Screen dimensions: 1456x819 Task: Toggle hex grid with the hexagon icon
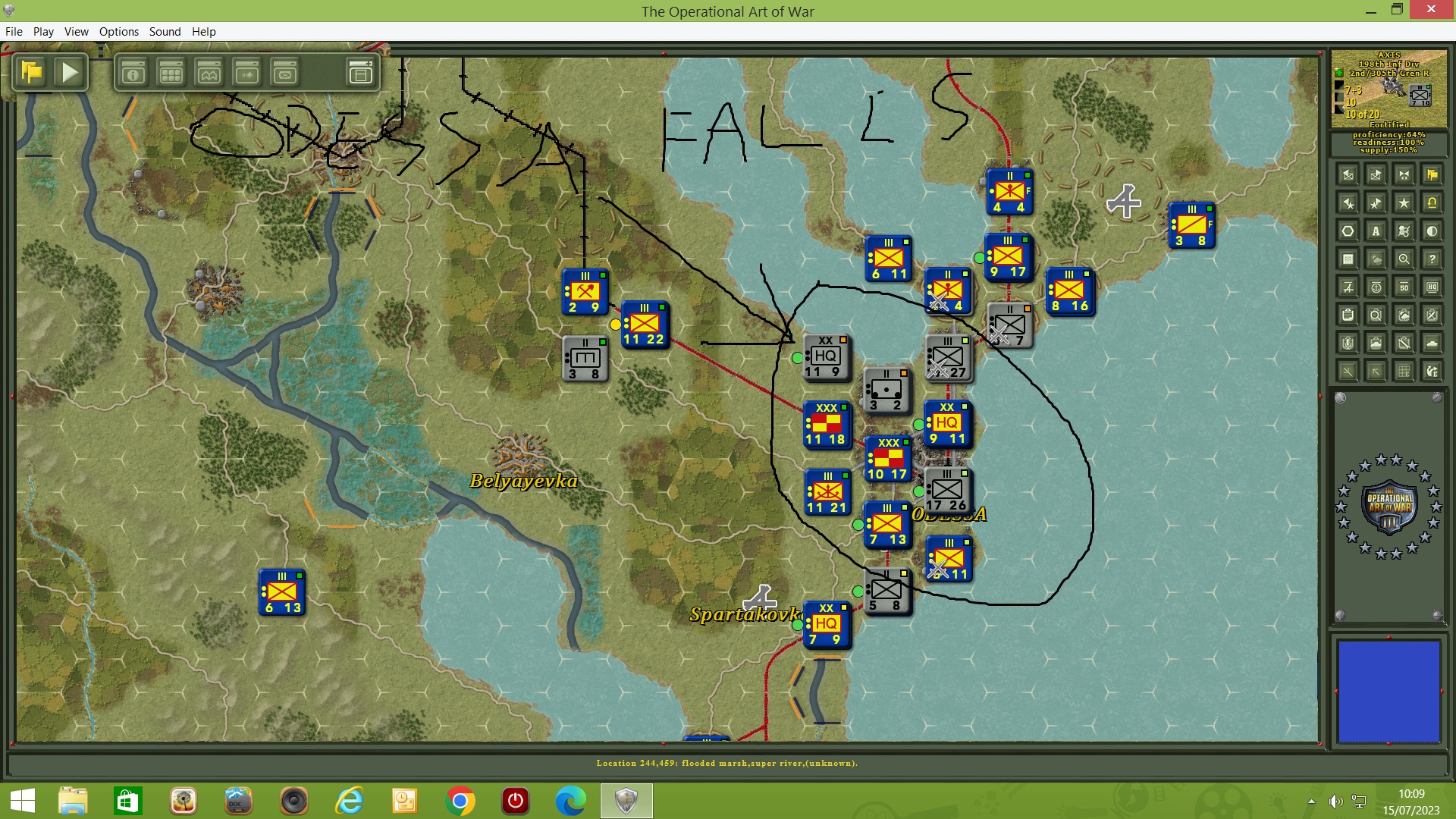click(1348, 231)
